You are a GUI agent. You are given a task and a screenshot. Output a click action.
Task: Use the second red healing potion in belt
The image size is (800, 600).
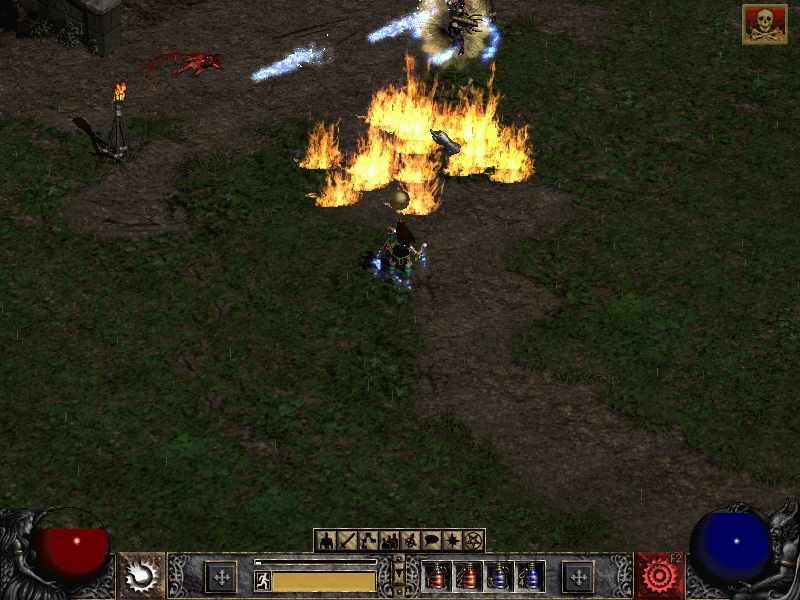pos(468,576)
